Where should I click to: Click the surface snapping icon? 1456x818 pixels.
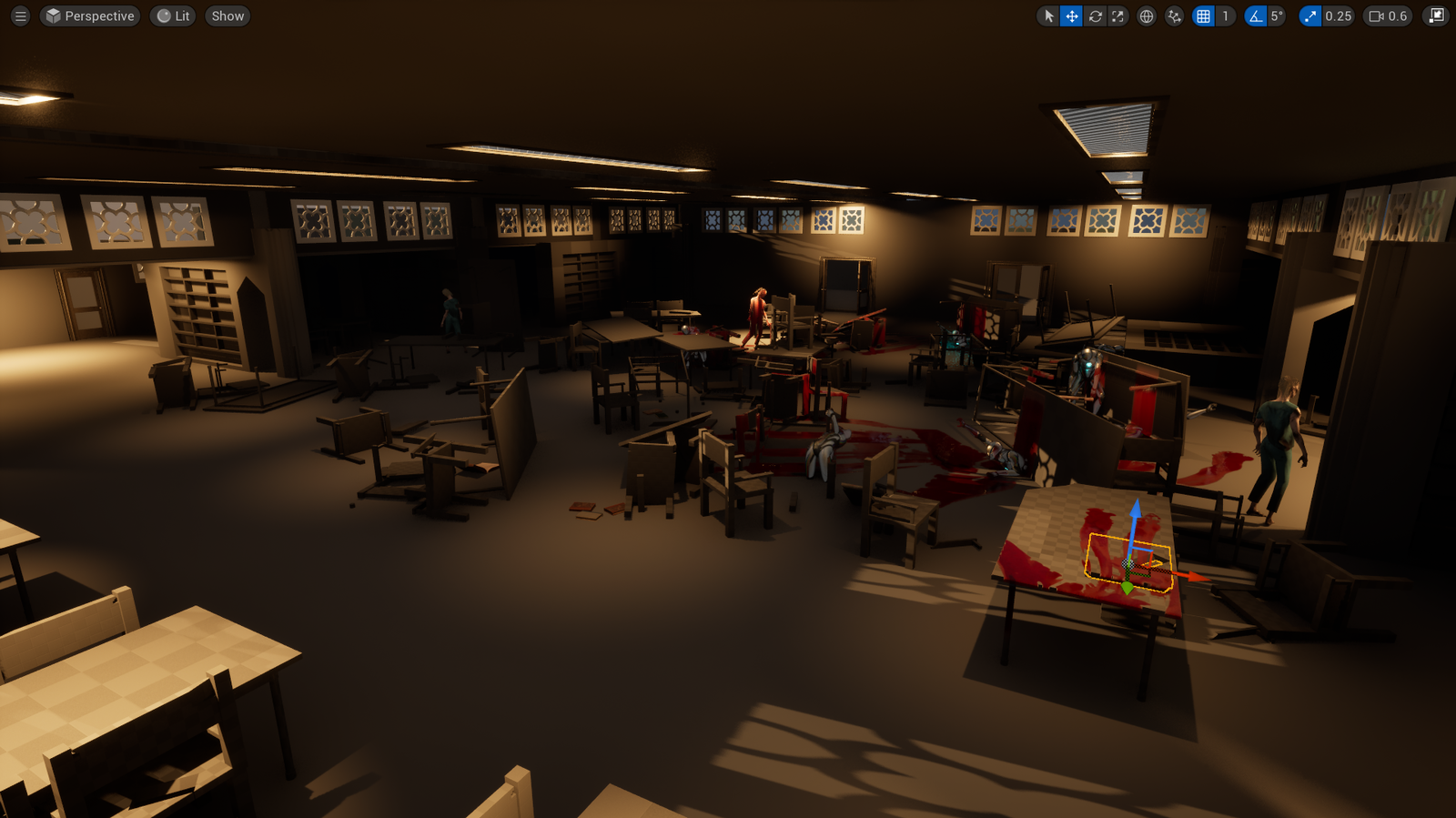pos(1174,15)
